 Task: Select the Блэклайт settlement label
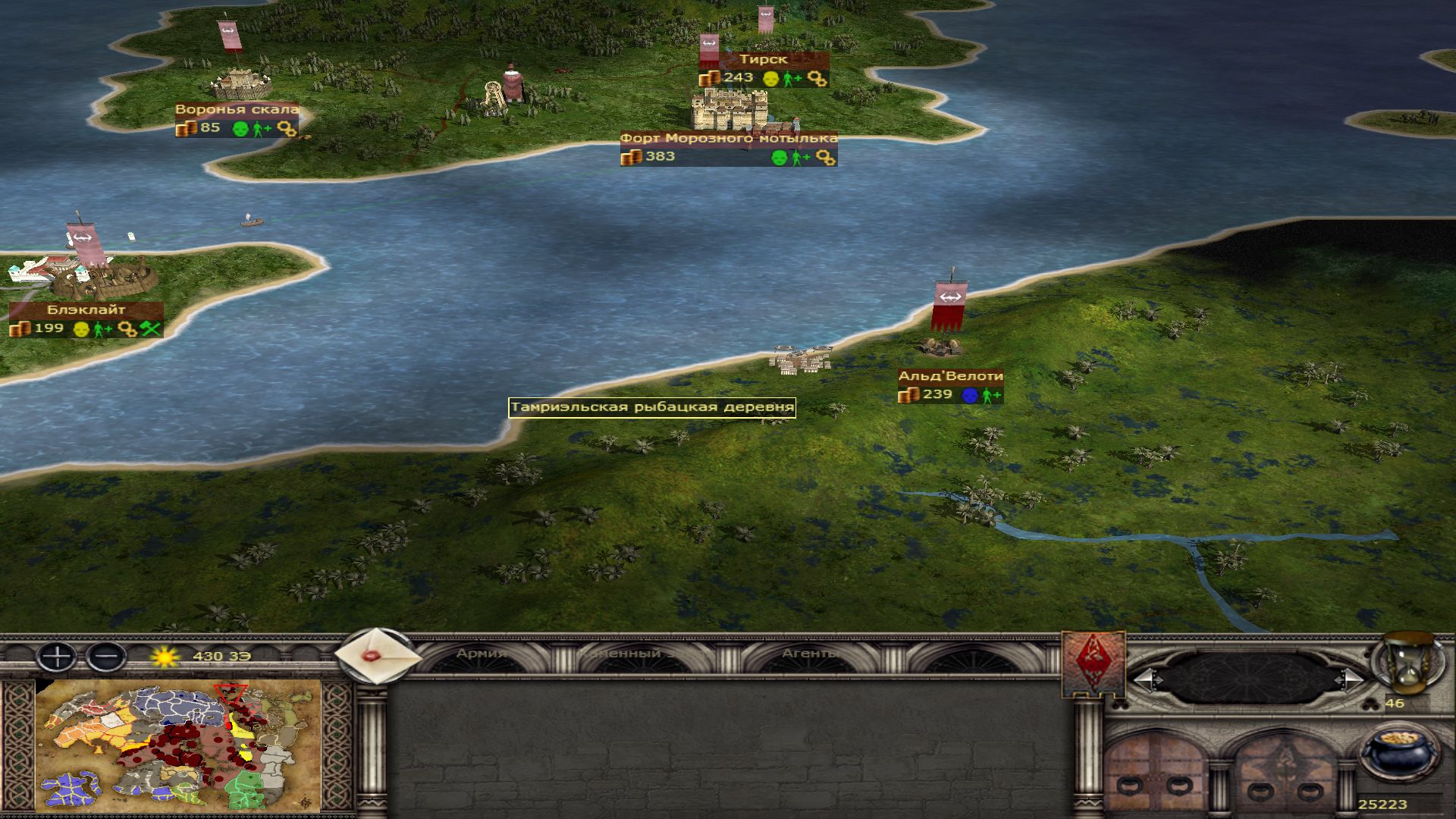(86, 309)
